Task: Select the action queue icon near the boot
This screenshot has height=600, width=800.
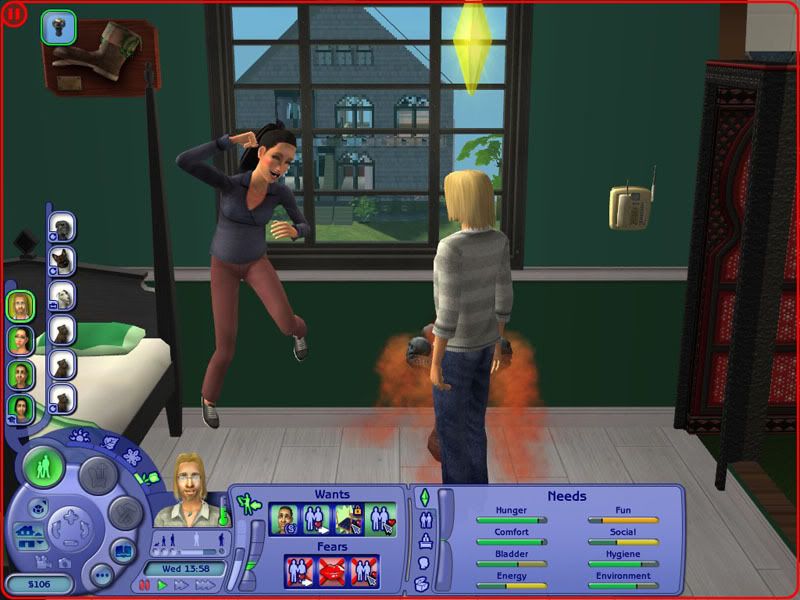Action: [58, 27]
